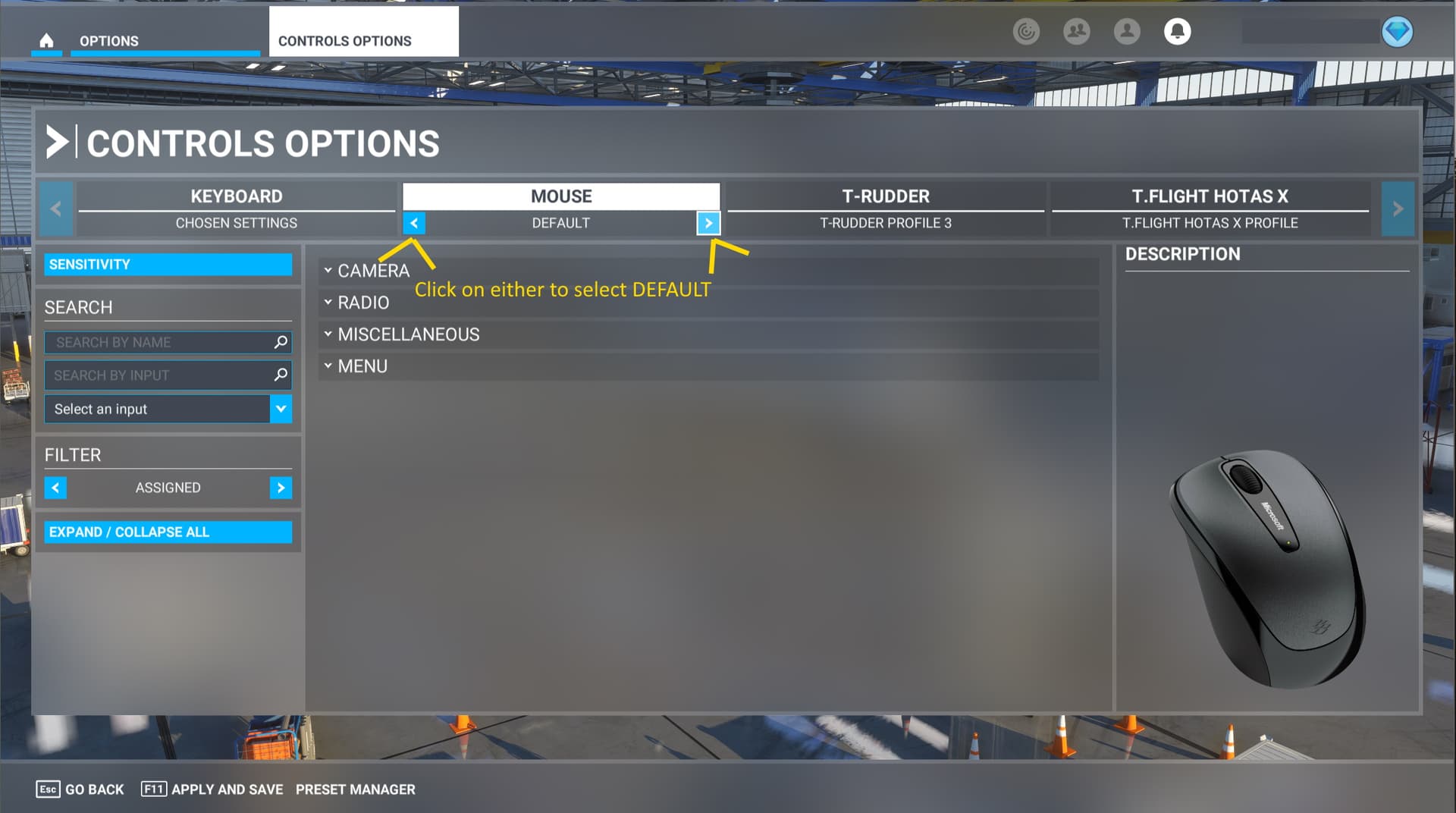The image size is (1456, 813).
Task: Open the friends icon showing two people
Action: [x=1077, y=32]
